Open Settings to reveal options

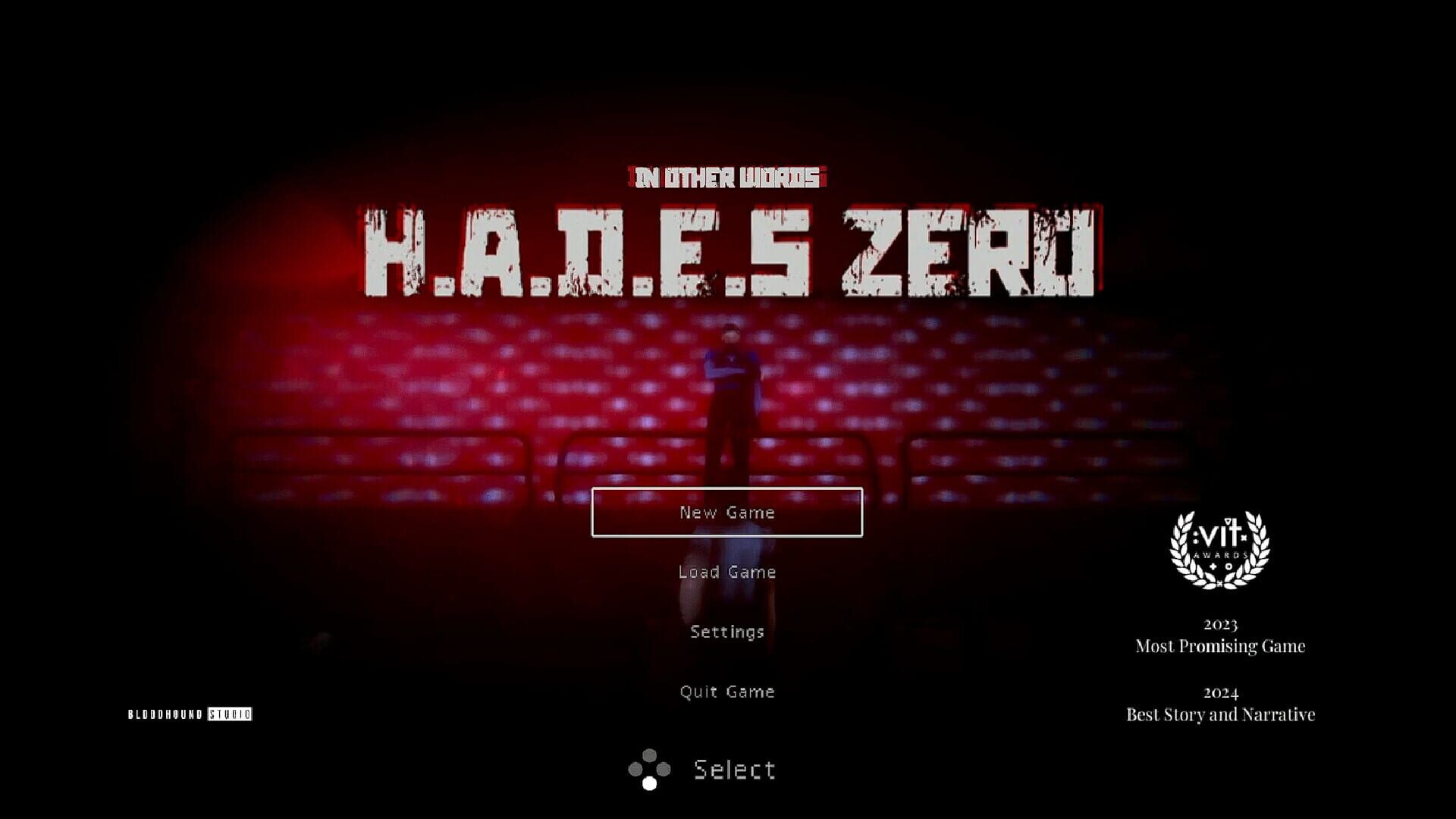click(x=727, y=631)
